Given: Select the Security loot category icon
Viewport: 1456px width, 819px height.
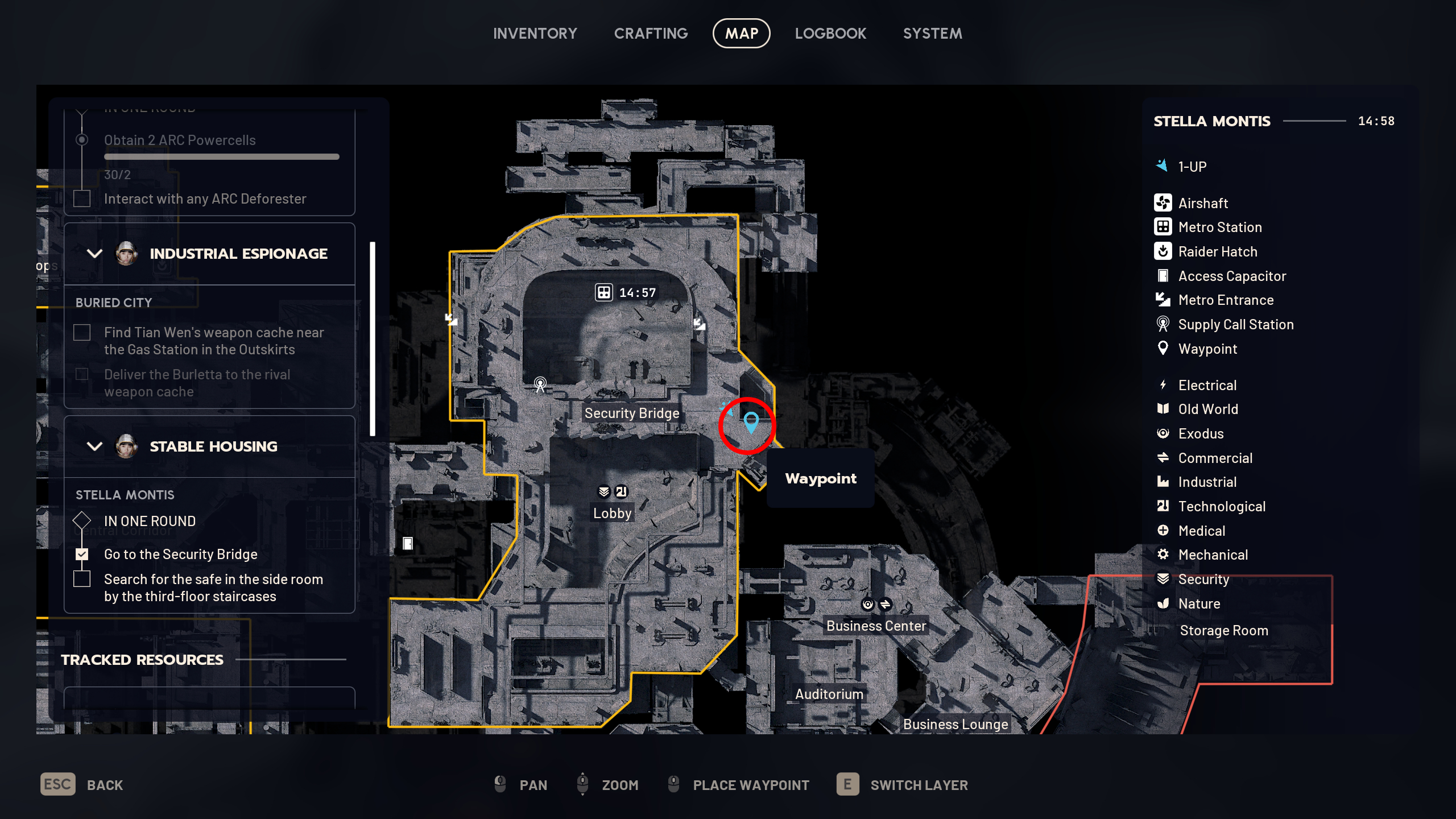Looking at the screenshot, I should 1164,579.
